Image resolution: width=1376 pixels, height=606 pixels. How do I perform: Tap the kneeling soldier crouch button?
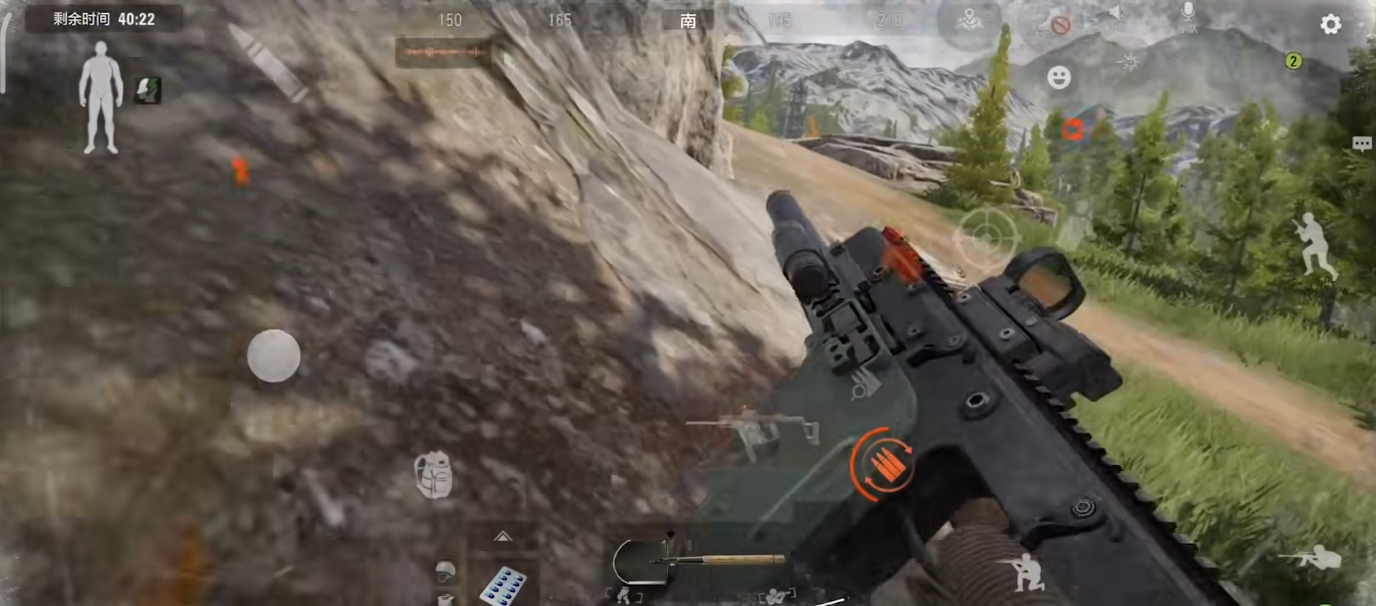tap(1024, 572)
